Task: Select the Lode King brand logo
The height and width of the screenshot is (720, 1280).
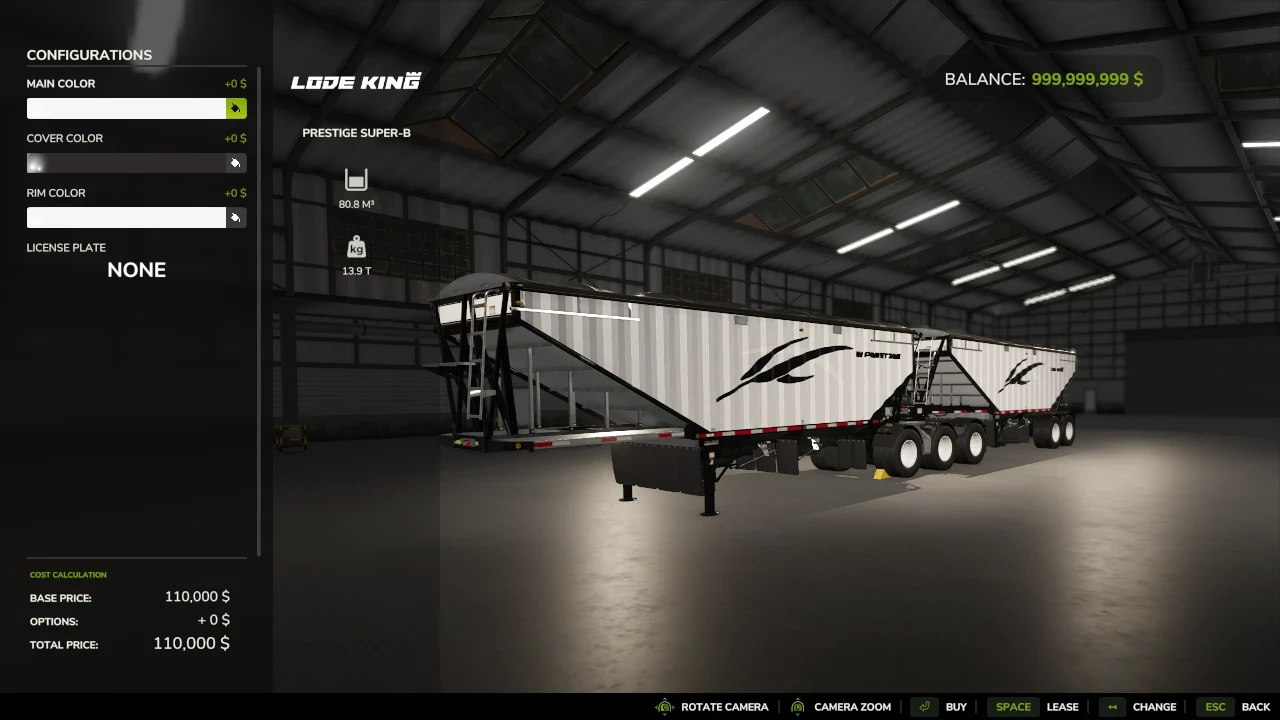Action: point(355,81)
